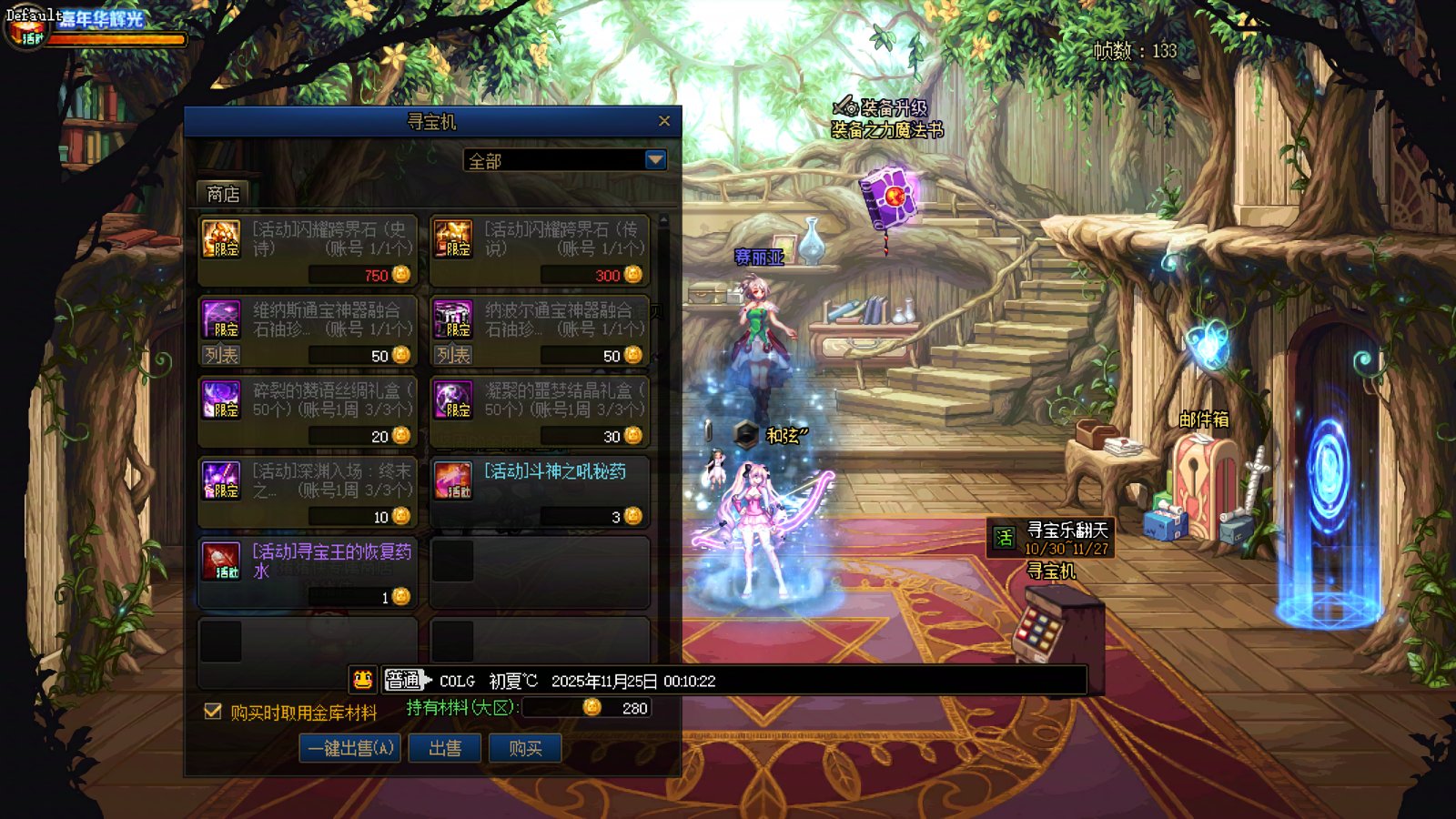Open the 列表 button under 维纳斯 item
Viewport: 1456px width, 819px height.
221,355
